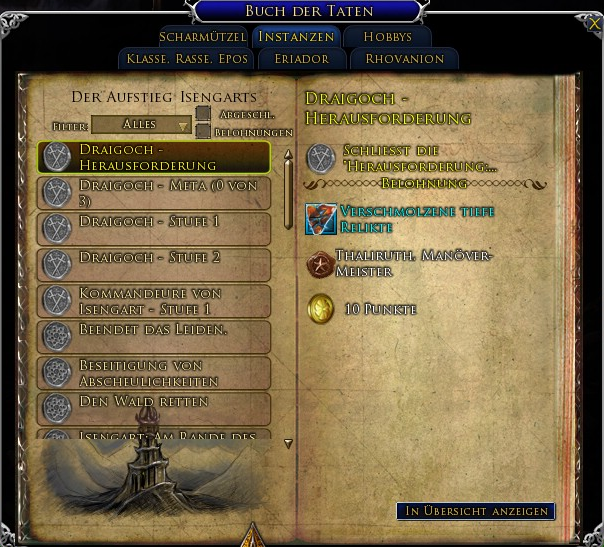Show the Klasse, Rasse, Epos tab
604x547 pixels.
pos(187,59)
